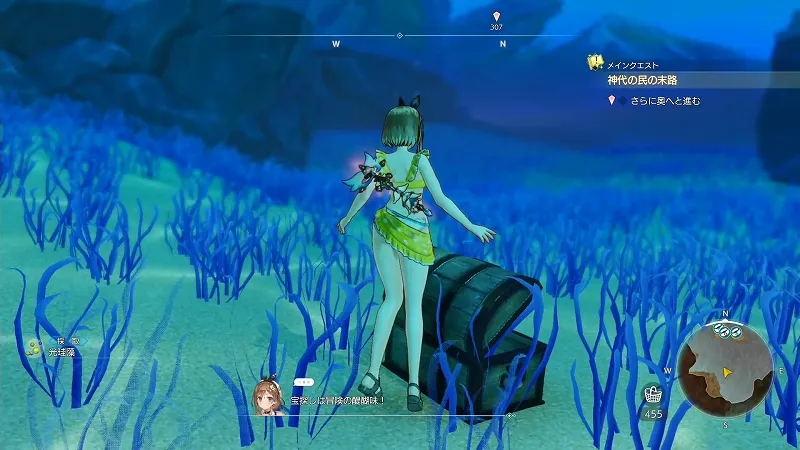Click Ryza's portrait in the dialogue popup
The height and width of the screenshot is (450, 800).
point(267,396)
